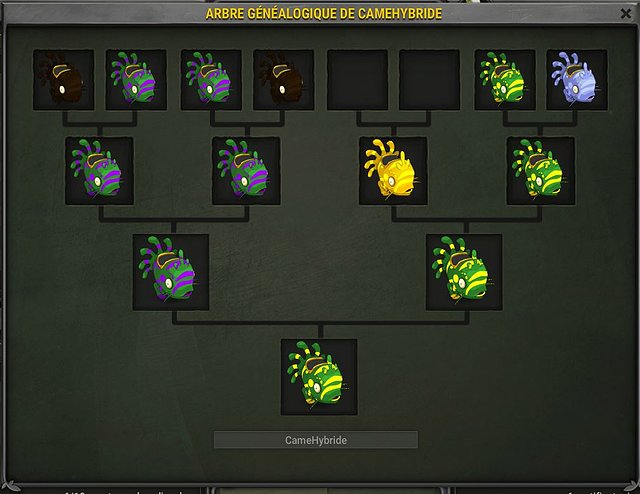Choose the green and yellow great-grandparent mount
The height and width of the screenshot is (494, 640).
coord(504,80)
